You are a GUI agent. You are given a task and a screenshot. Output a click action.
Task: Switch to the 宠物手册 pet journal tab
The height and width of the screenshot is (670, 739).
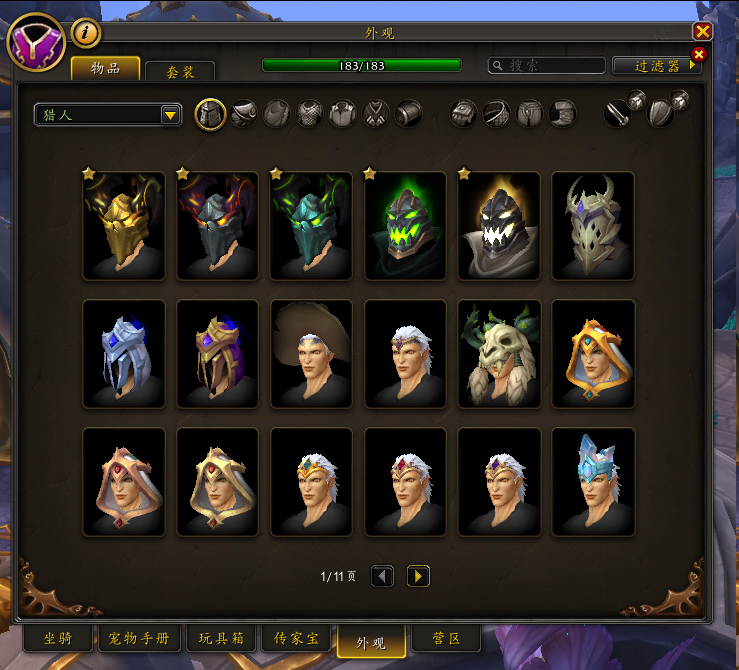(140, 638)
